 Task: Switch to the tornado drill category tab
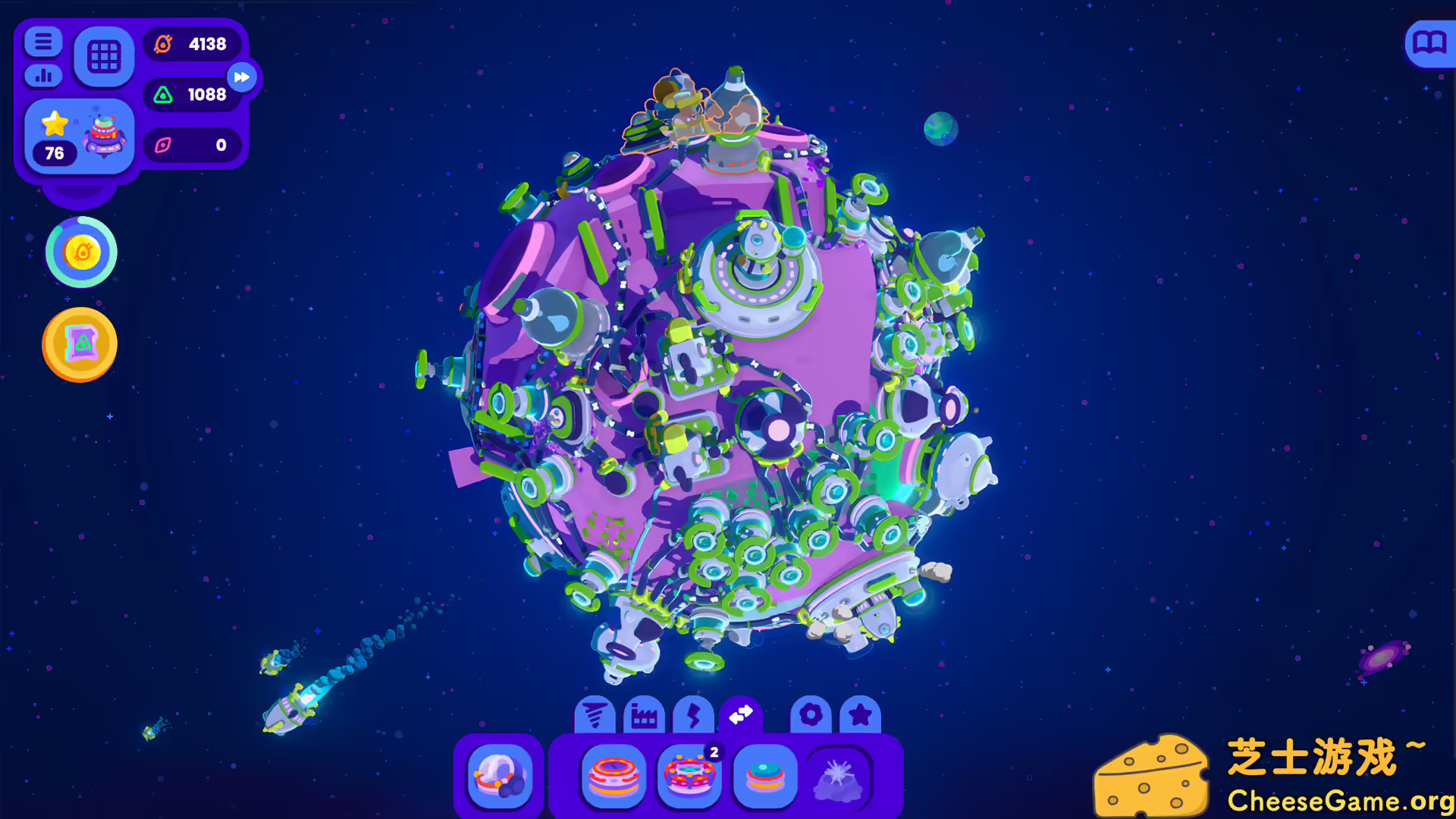tap(597, 714)
